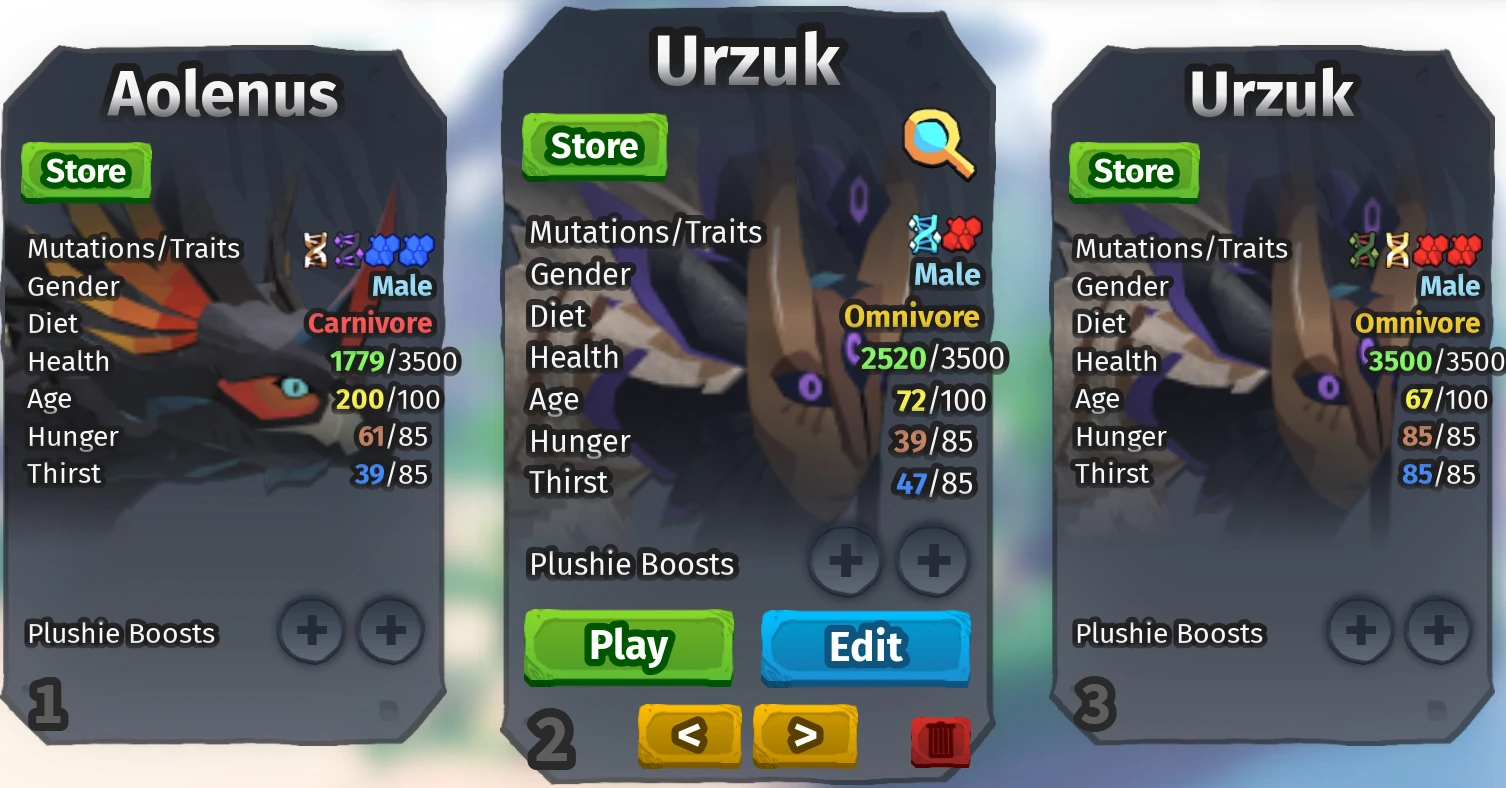Select the green DNA mutation icon on slot 3 Urzuk

pos(1363,250)
